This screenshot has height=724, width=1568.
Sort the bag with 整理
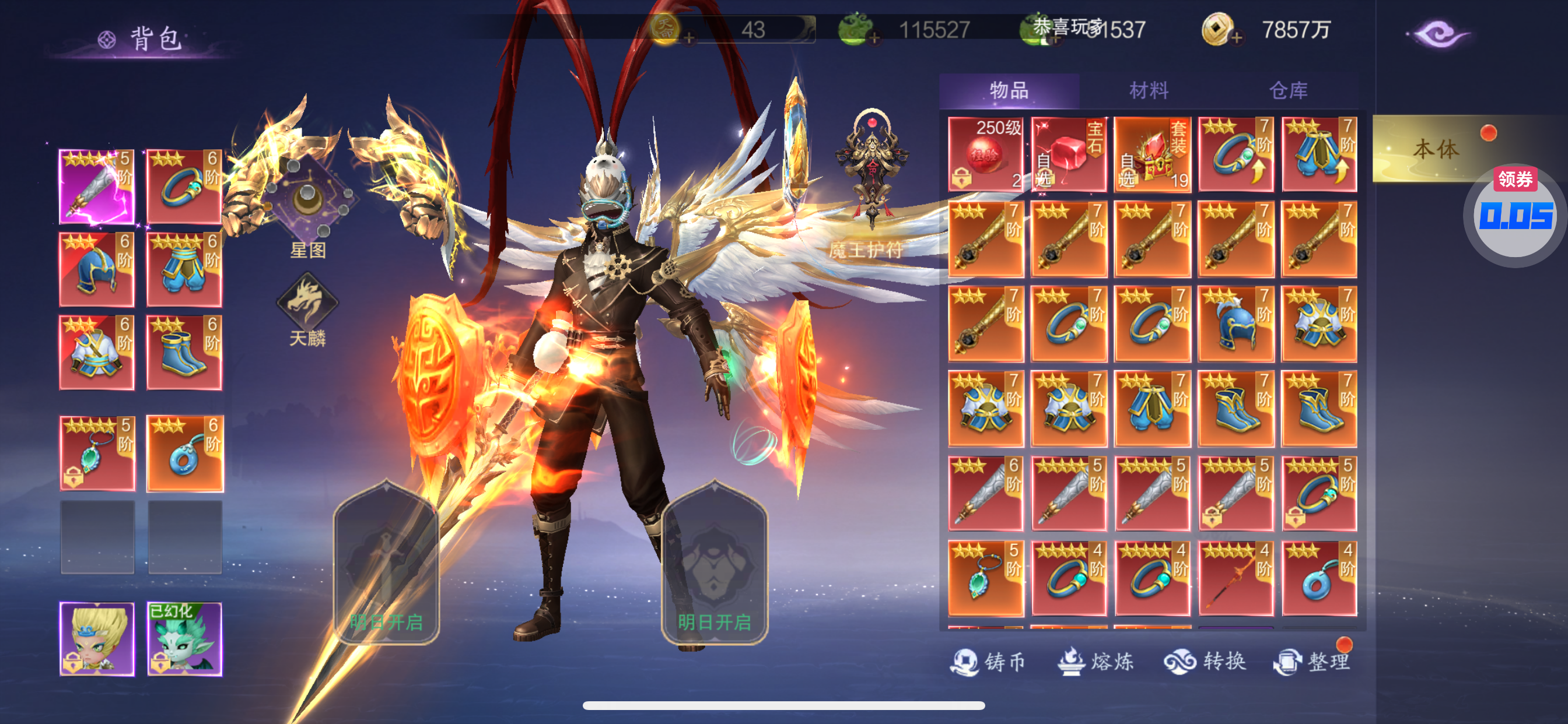pos(1314,661)
